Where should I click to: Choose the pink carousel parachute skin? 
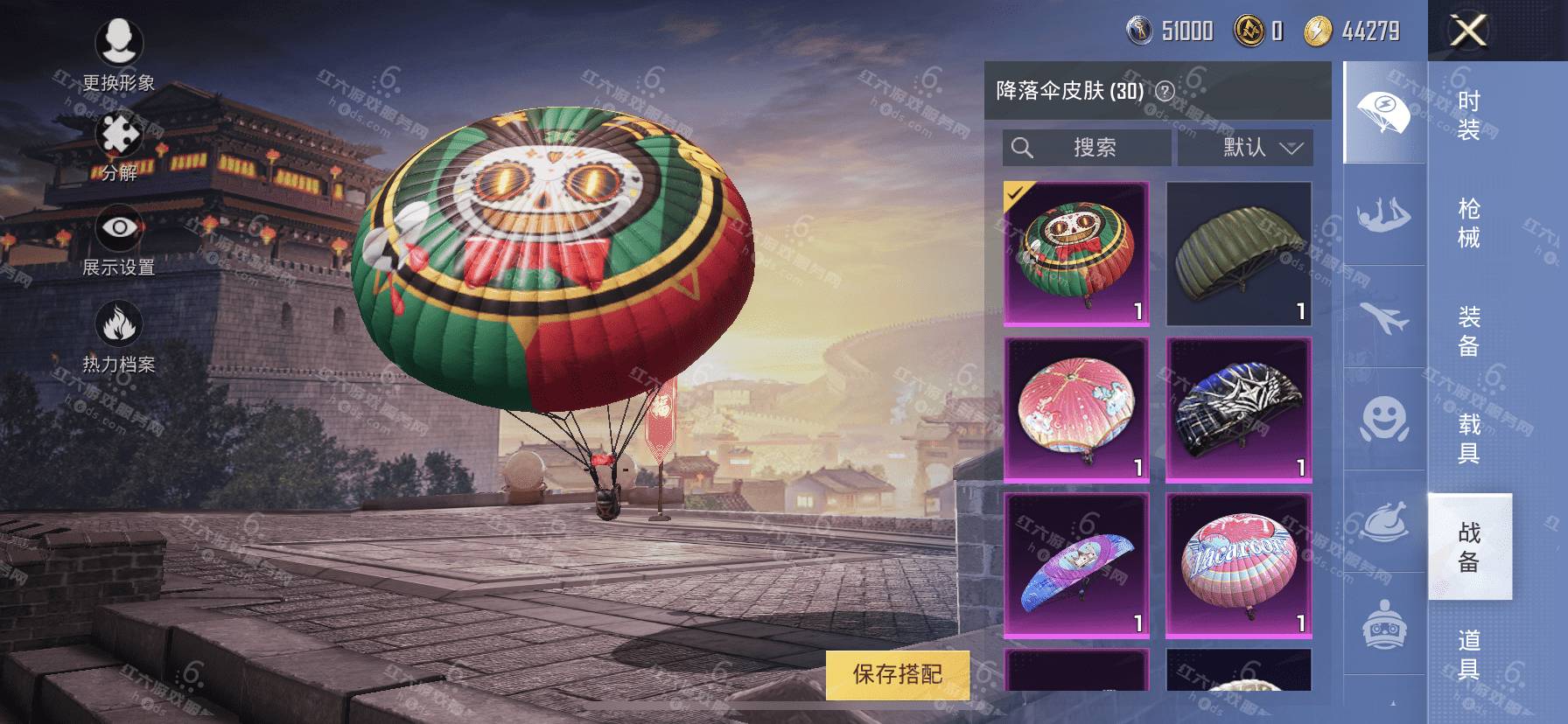pyautogui.click(x=1076, y=410)
